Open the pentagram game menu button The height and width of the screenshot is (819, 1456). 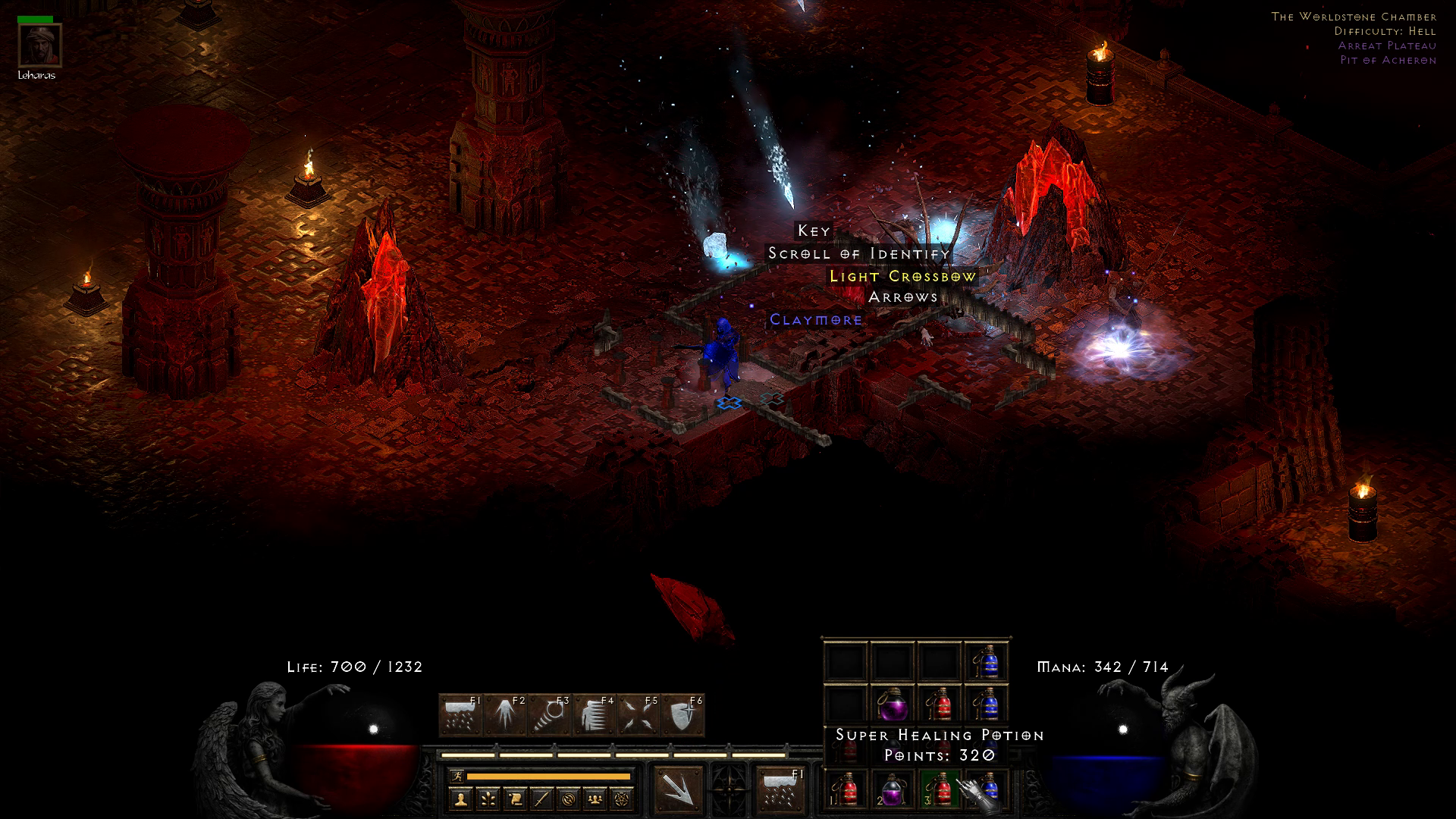[x=623, y=799]
